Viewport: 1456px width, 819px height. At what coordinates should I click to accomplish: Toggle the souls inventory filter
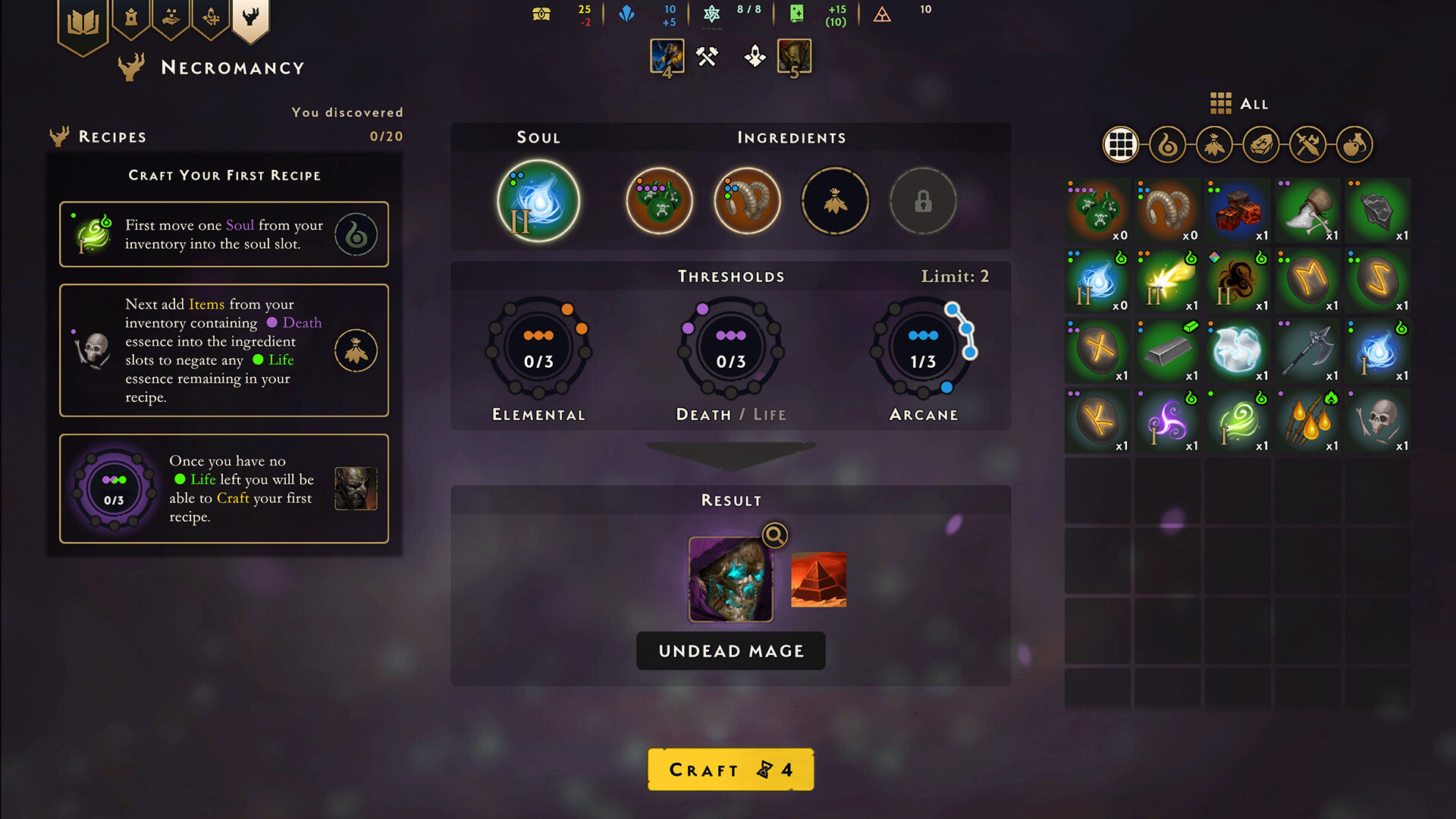click(x=1167, y=144)
